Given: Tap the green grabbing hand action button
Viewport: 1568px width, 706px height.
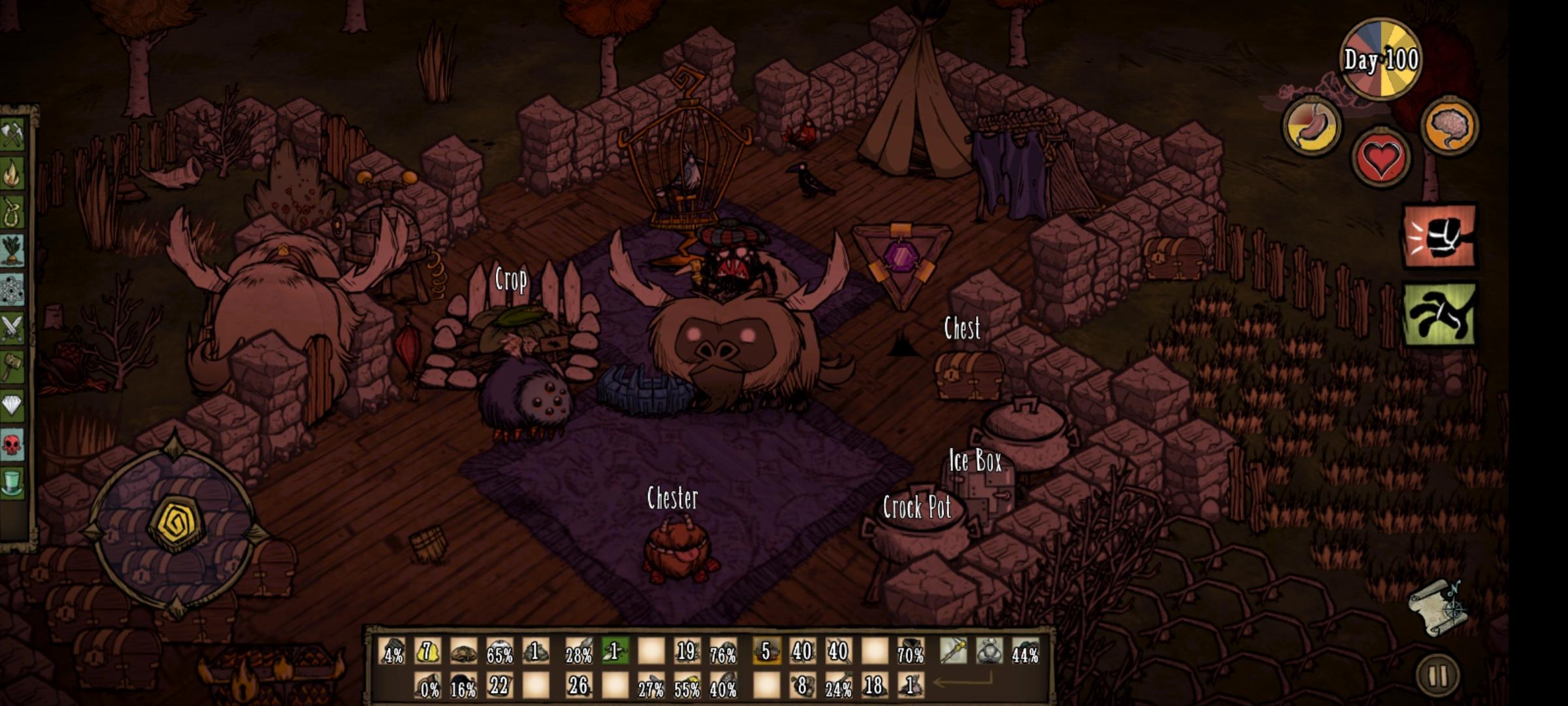Looking at the screenshot, I should [1439, 314].
